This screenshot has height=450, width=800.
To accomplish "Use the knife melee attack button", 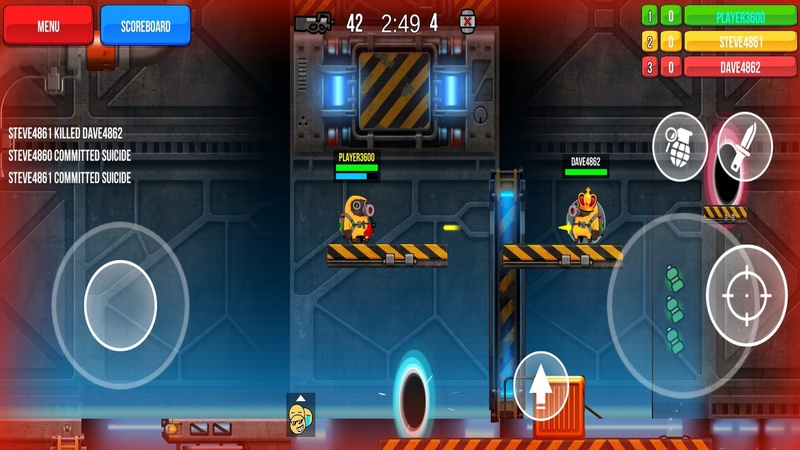I will click(x=744, y=140).
